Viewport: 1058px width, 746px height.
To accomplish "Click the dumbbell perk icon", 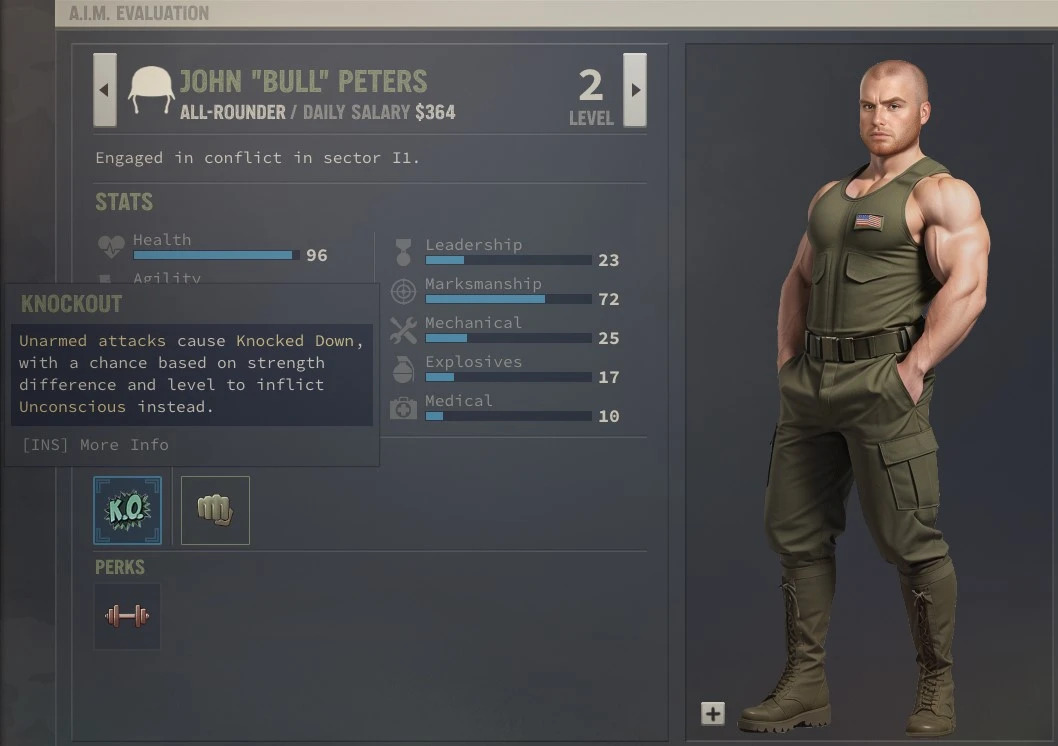I will tap(127, 616).
